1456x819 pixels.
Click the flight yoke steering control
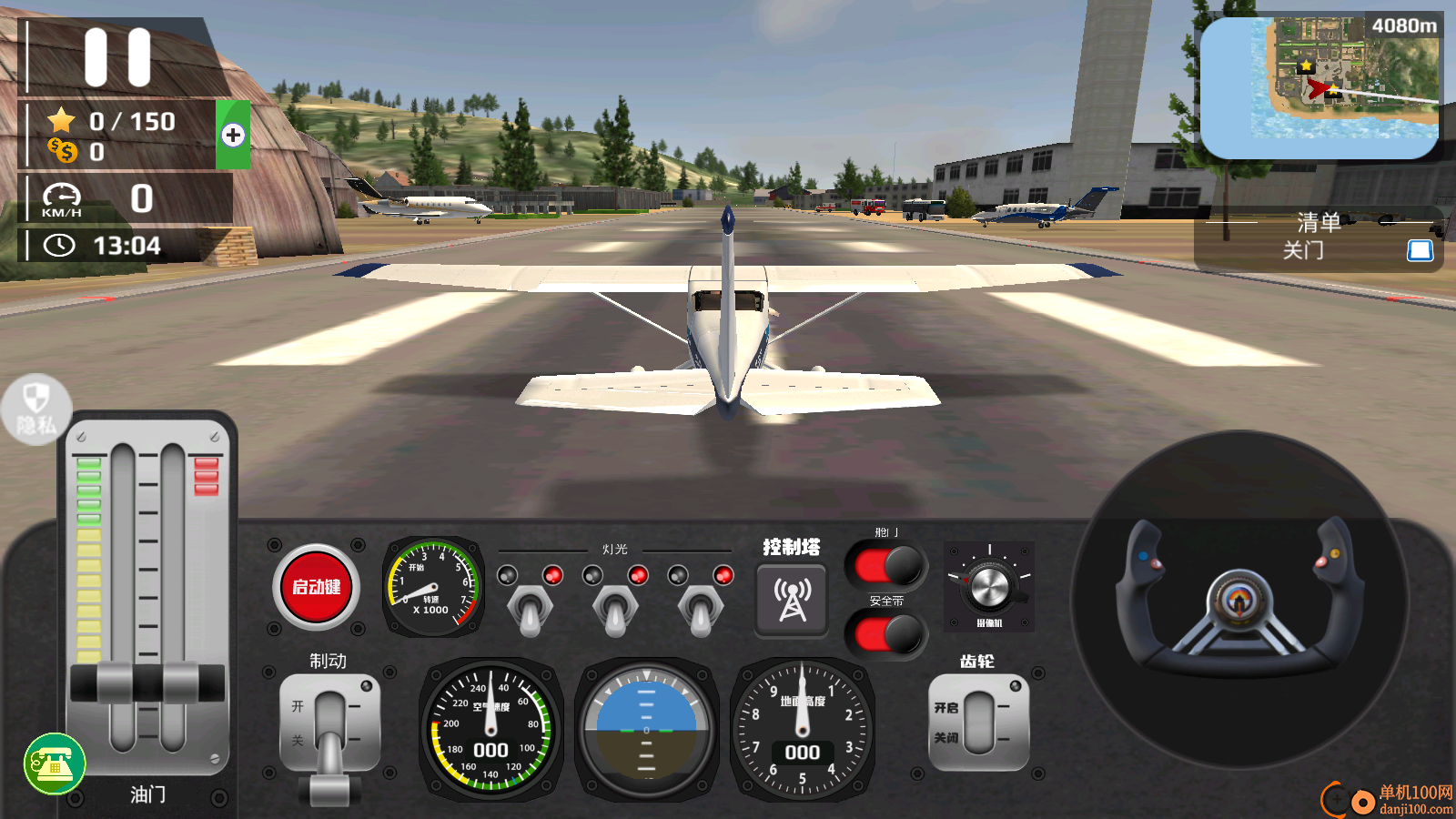[1239, 601]
